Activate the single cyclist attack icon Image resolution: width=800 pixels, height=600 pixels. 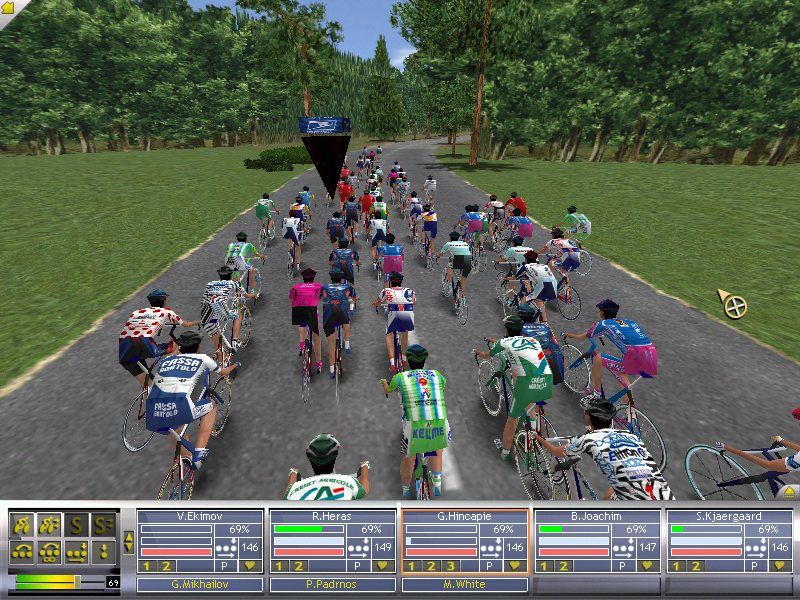point(22,523)
